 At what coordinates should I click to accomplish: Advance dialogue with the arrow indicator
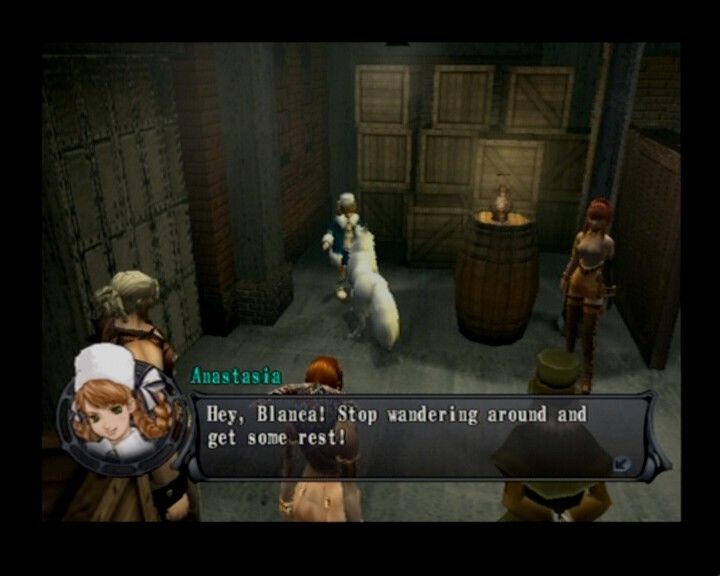pyautogui.click(x=621, y=462)
